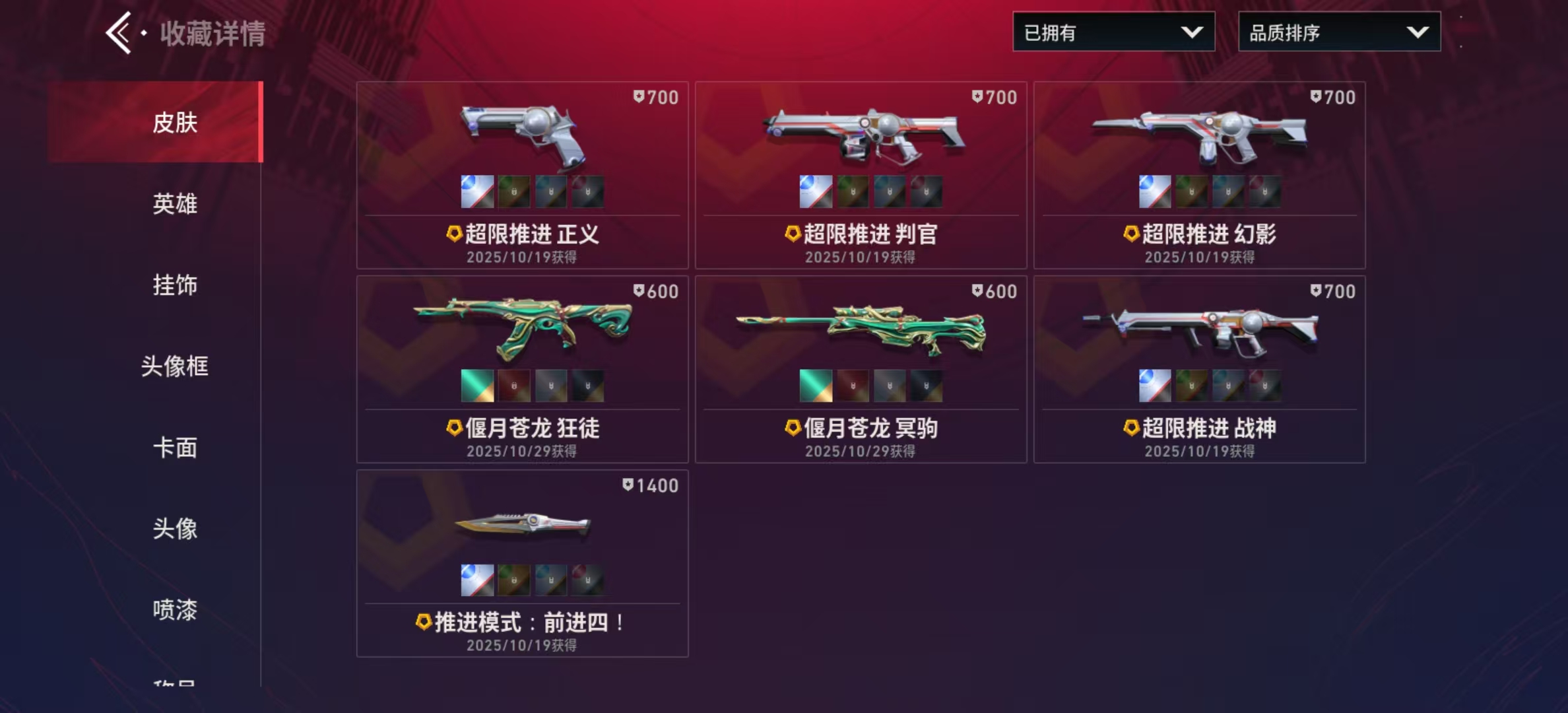The width and height of the screenshot is (1568, 713).
Task: Select the 皮肤 category tab
Action: [175, 122]
